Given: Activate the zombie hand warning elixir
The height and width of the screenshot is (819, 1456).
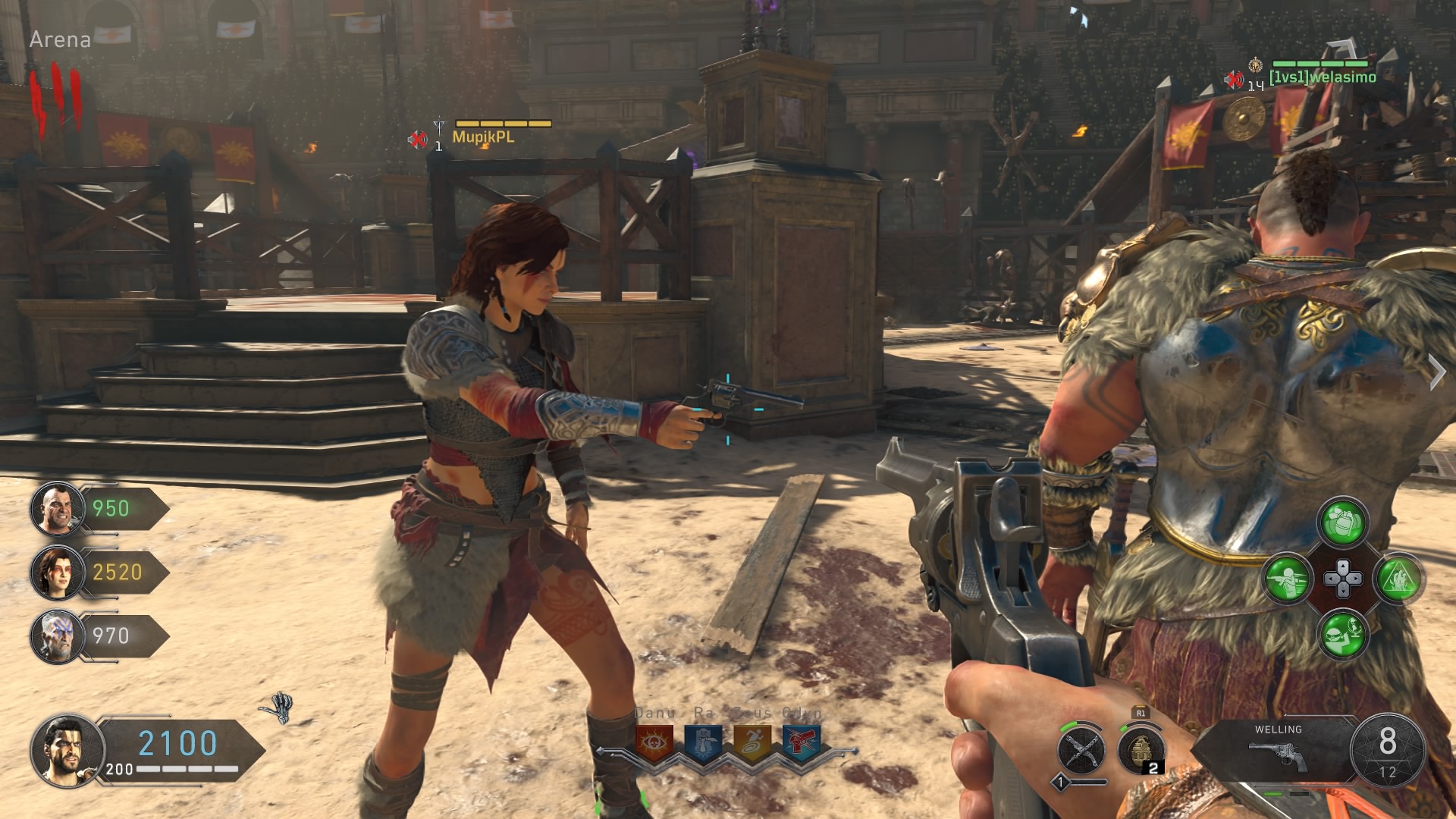Looking at the screenshot, I should click(1399, 579).
